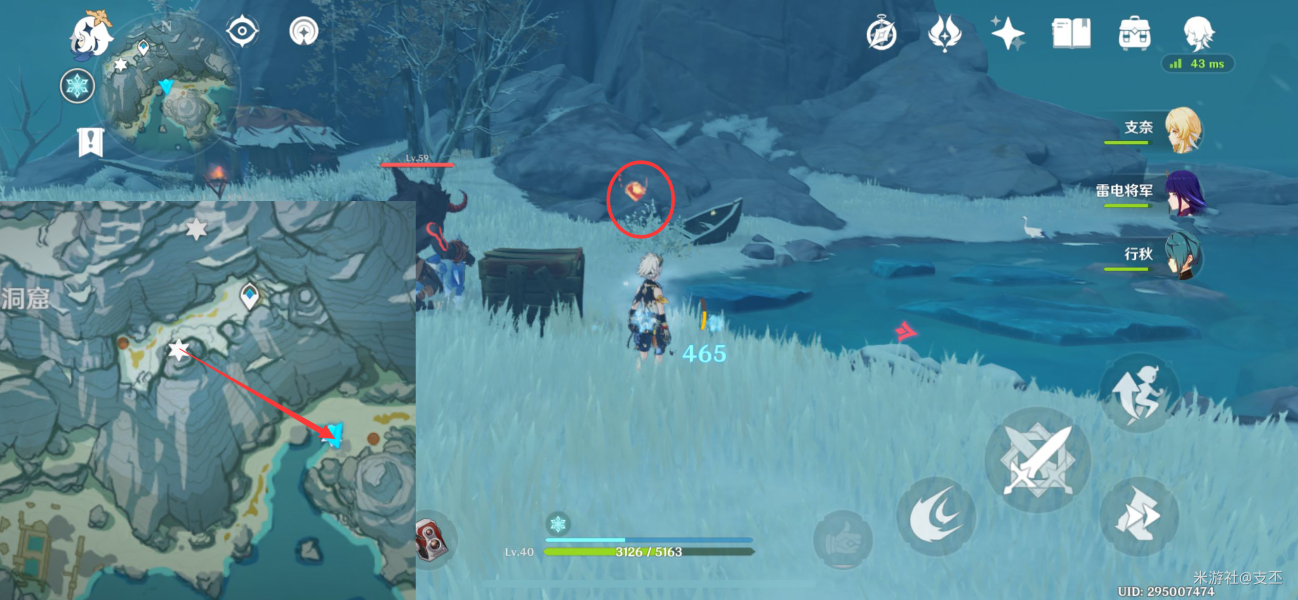Image resolution: width=1298 pixels, height=600 pixels.
Task: Open the backpack inventory
Action: coord(1134,34)
